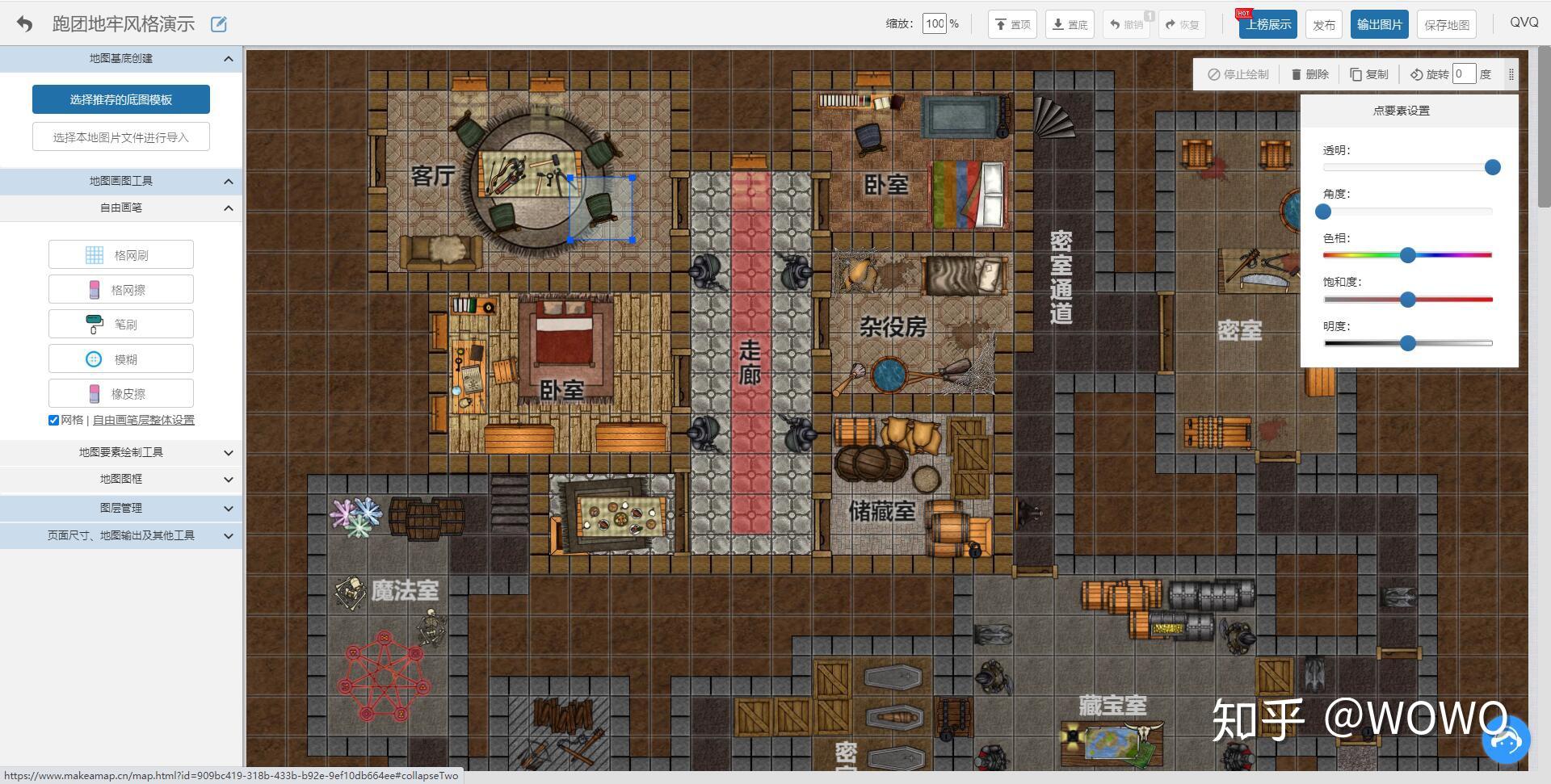Click the 发布 publish button
Viewport: 1551px width, 784px height.
click(1323, 24)
